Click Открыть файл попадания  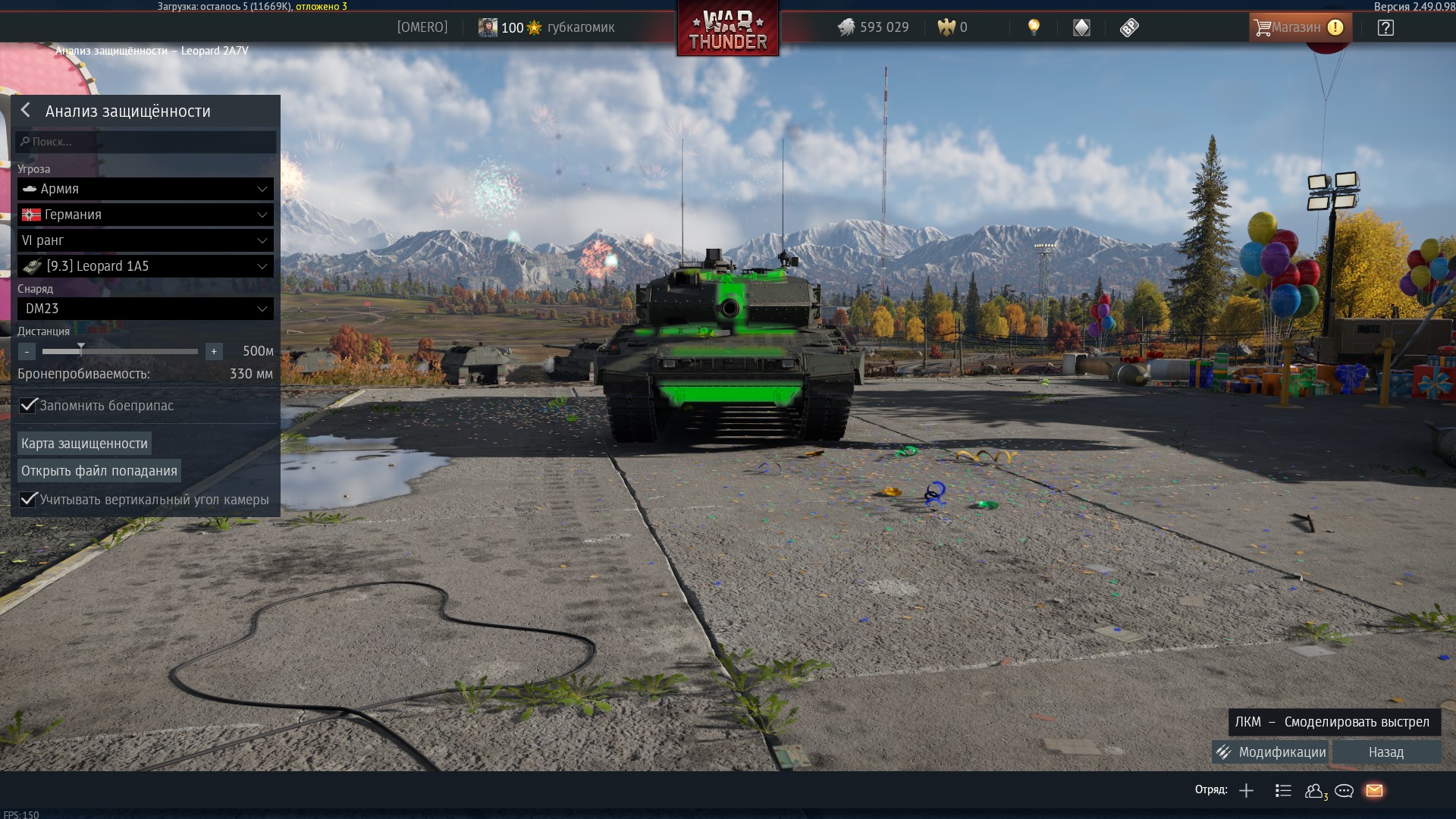(99, 471)
